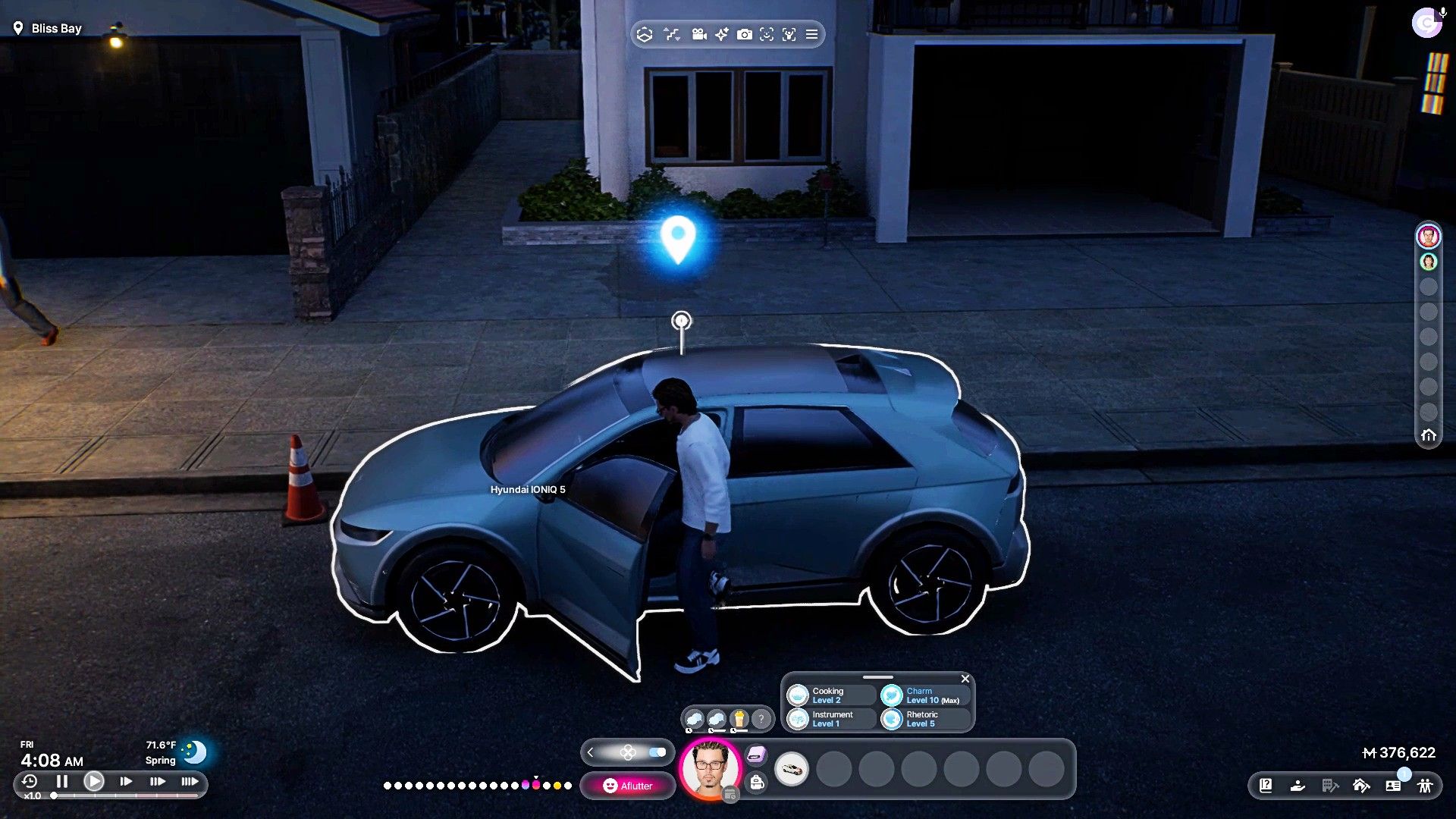Open the top toolbar hamburger menu

811,35
